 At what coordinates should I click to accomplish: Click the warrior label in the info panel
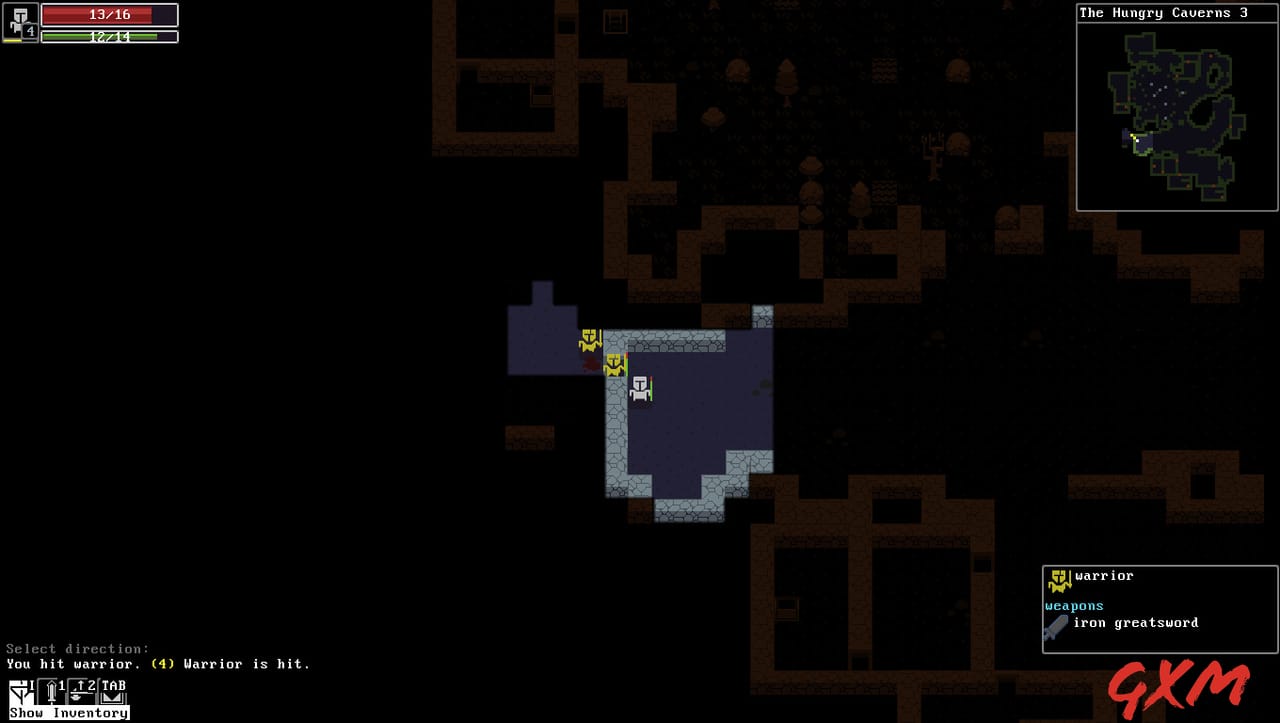[x=1103, y=575]
